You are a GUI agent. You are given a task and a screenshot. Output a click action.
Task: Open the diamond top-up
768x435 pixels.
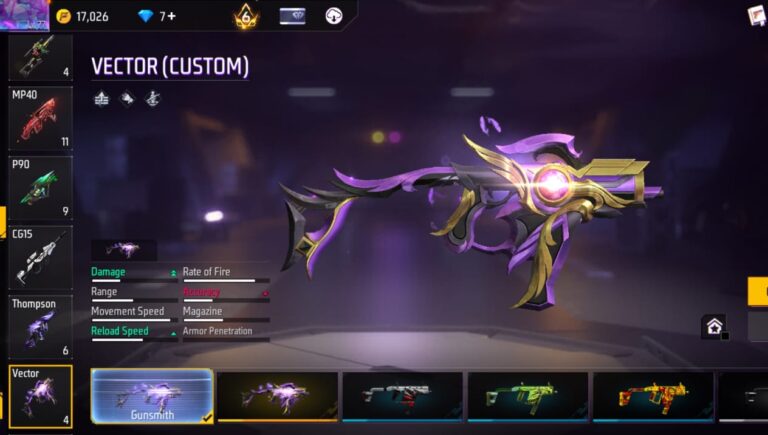click(x=159, y=16)
